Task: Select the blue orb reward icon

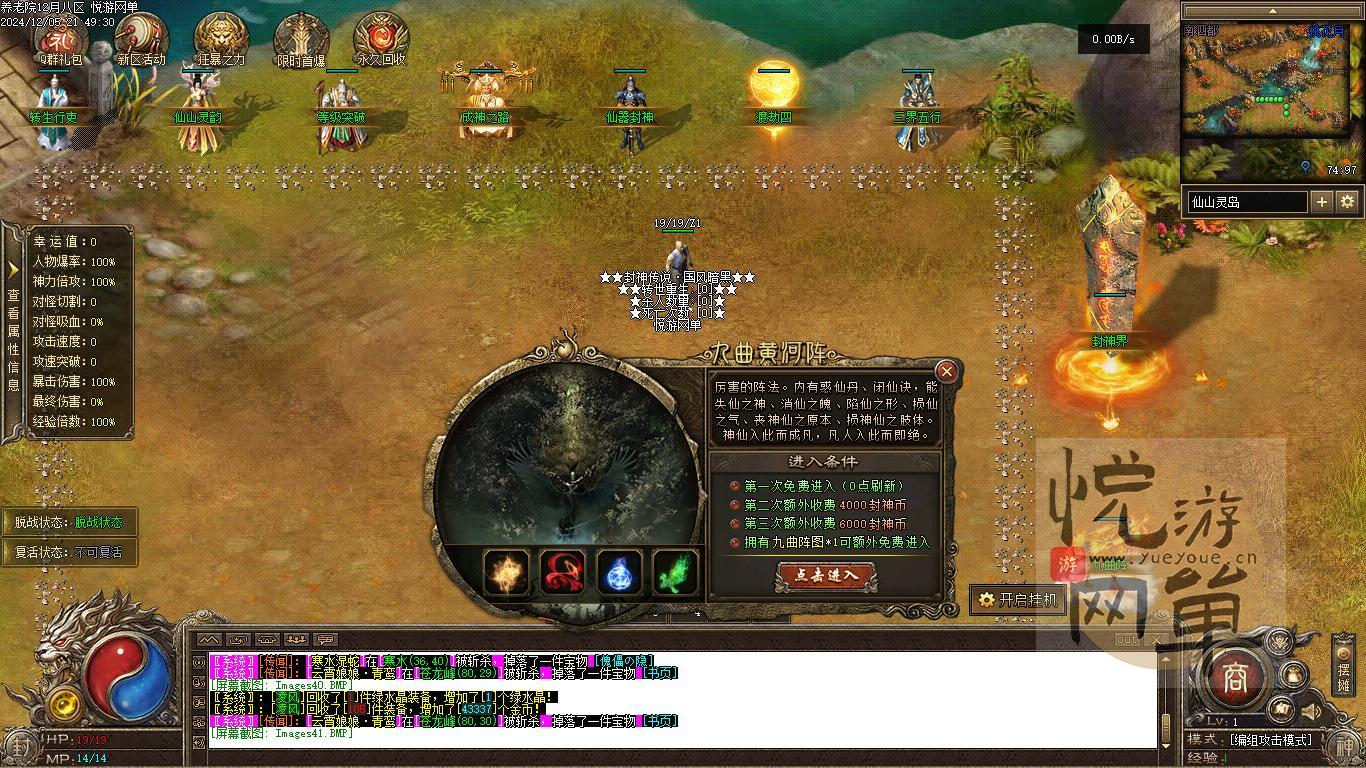Action: click(x=620, y=573)
